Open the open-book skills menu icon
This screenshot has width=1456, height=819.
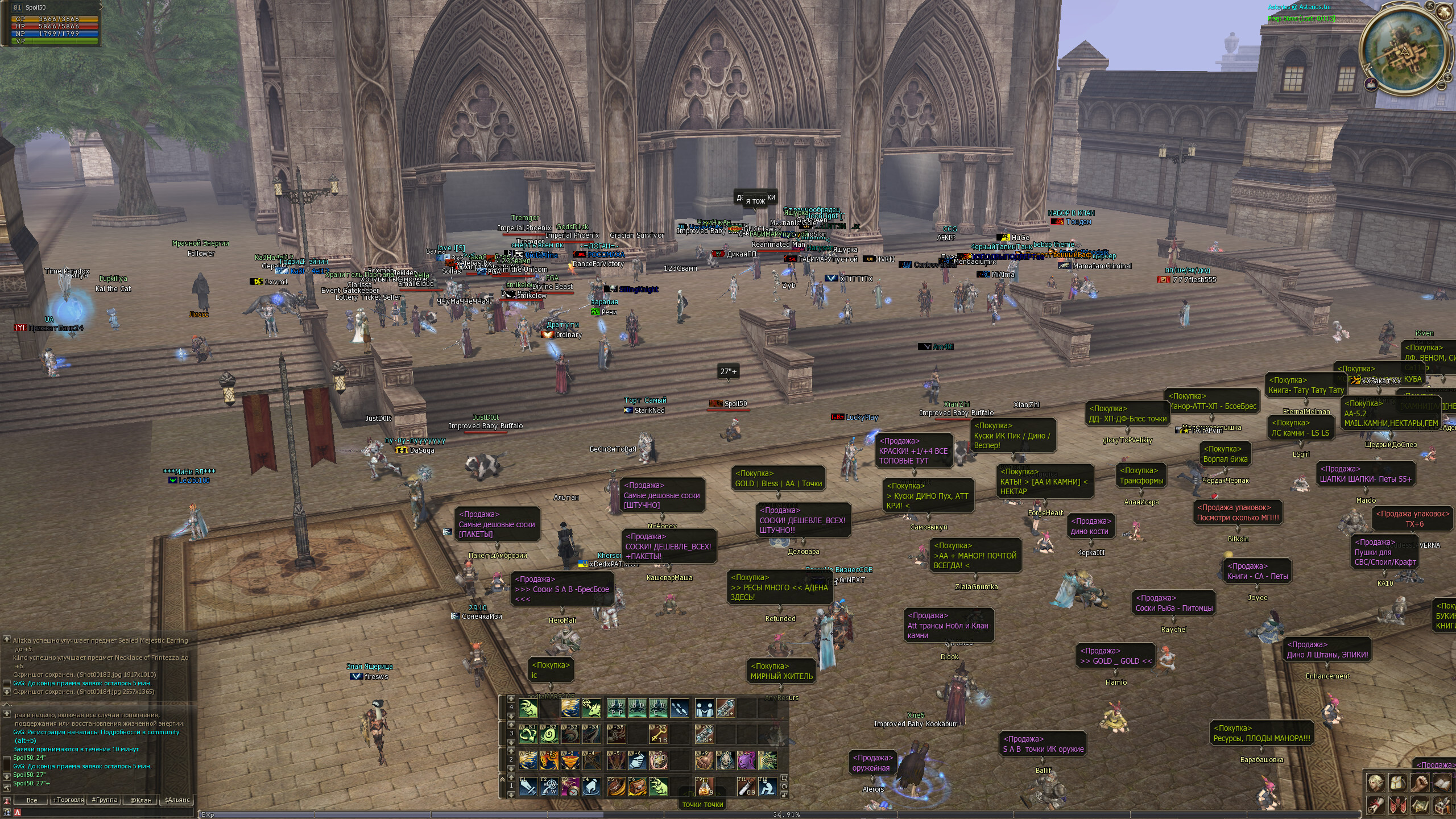[1442, 783]
